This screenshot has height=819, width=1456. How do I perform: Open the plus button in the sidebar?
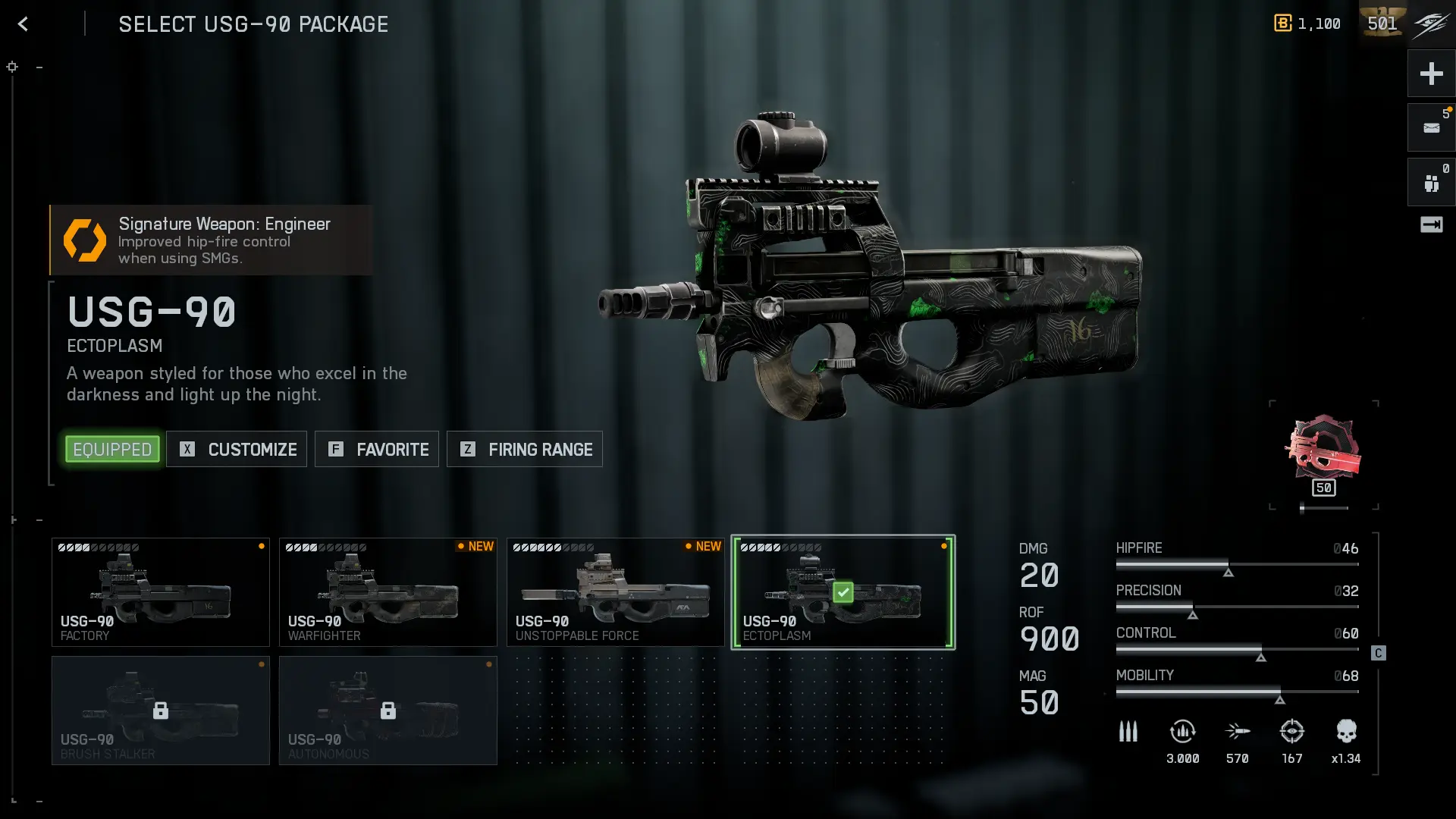pos(1431,74)
